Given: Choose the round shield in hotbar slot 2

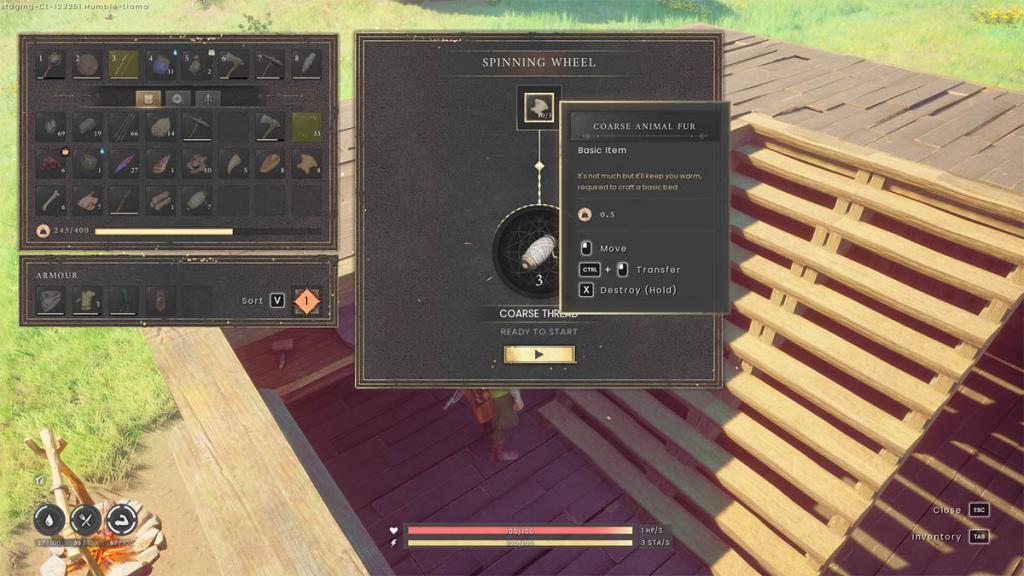Looking at the screenshot, I should coord(87,65).
